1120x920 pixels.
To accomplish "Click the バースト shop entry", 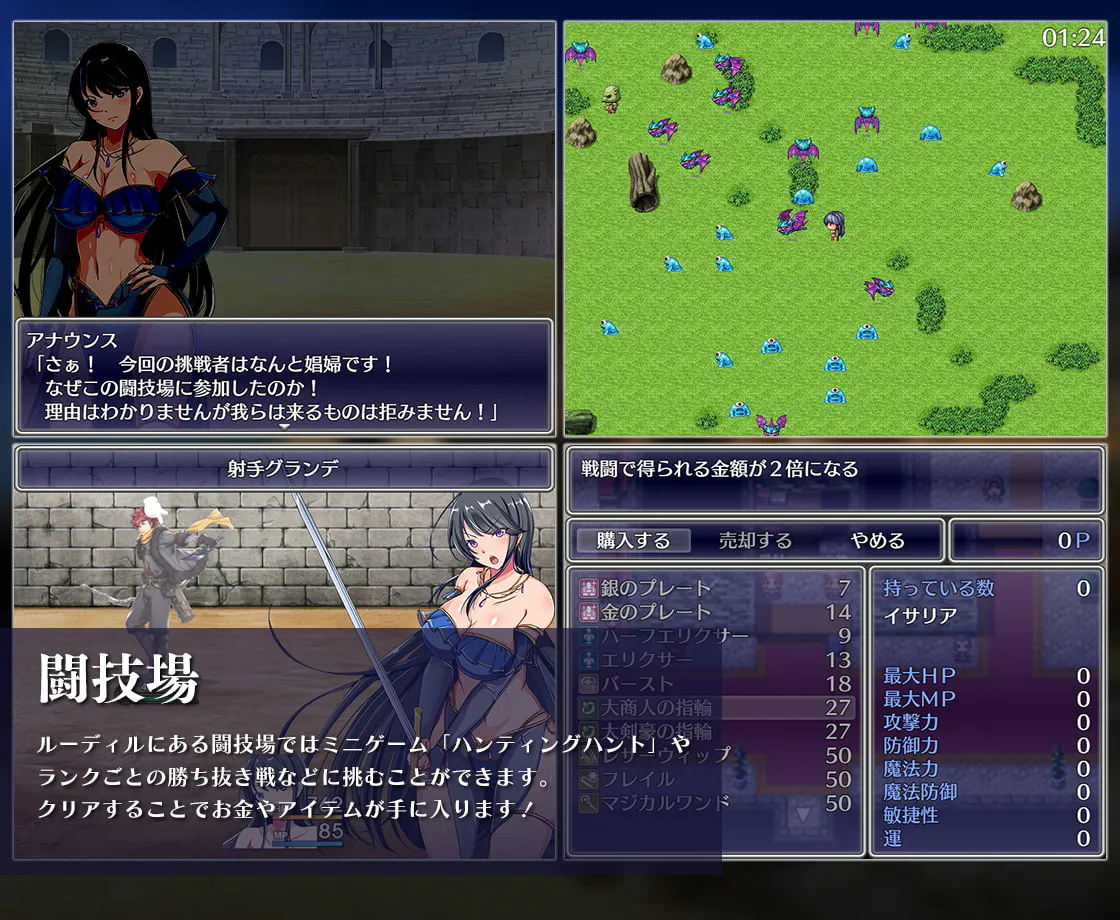I will point(715,684).
